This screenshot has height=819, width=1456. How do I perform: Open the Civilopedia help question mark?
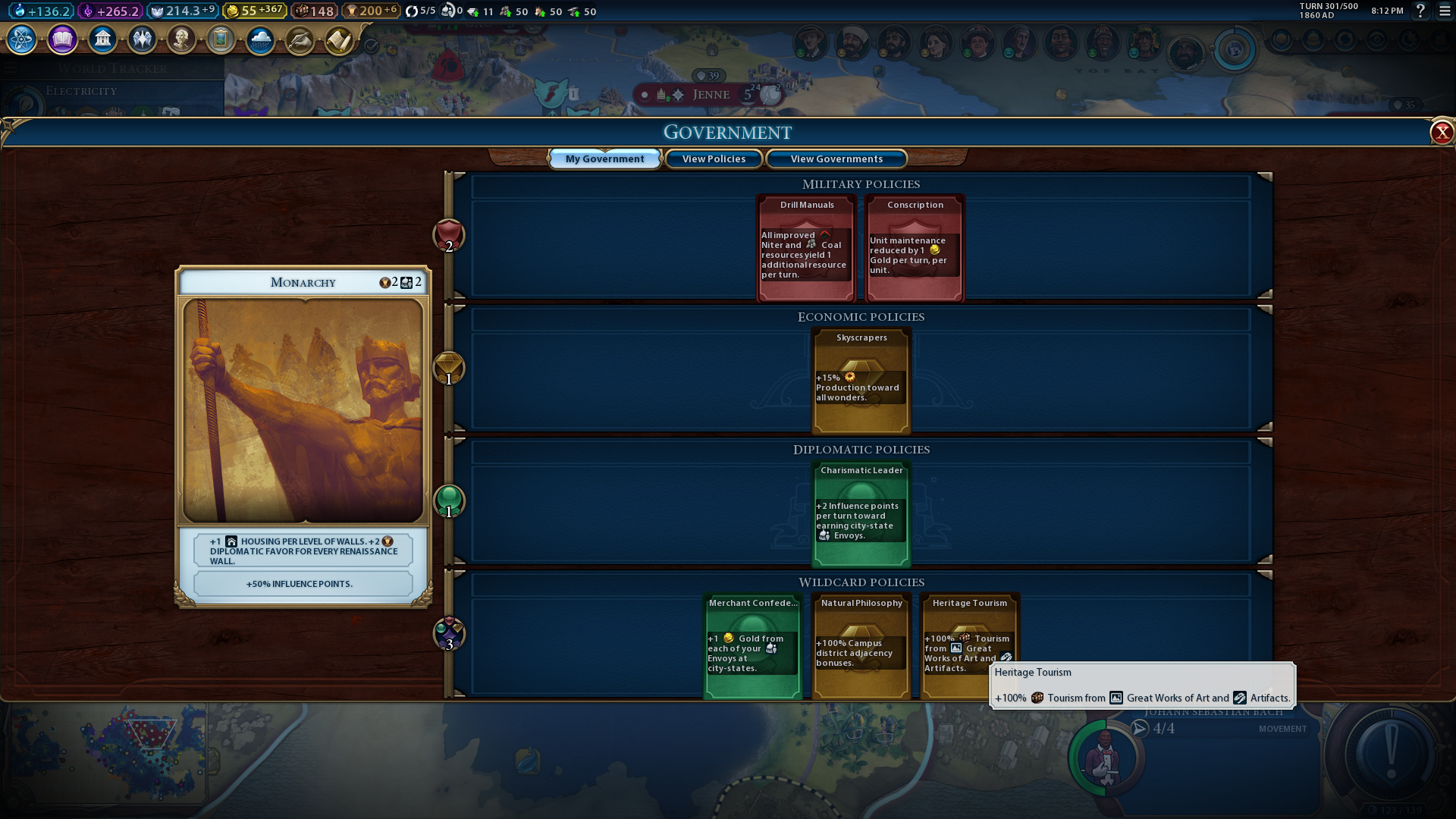pyautogui.click(x=1420, y=11)
